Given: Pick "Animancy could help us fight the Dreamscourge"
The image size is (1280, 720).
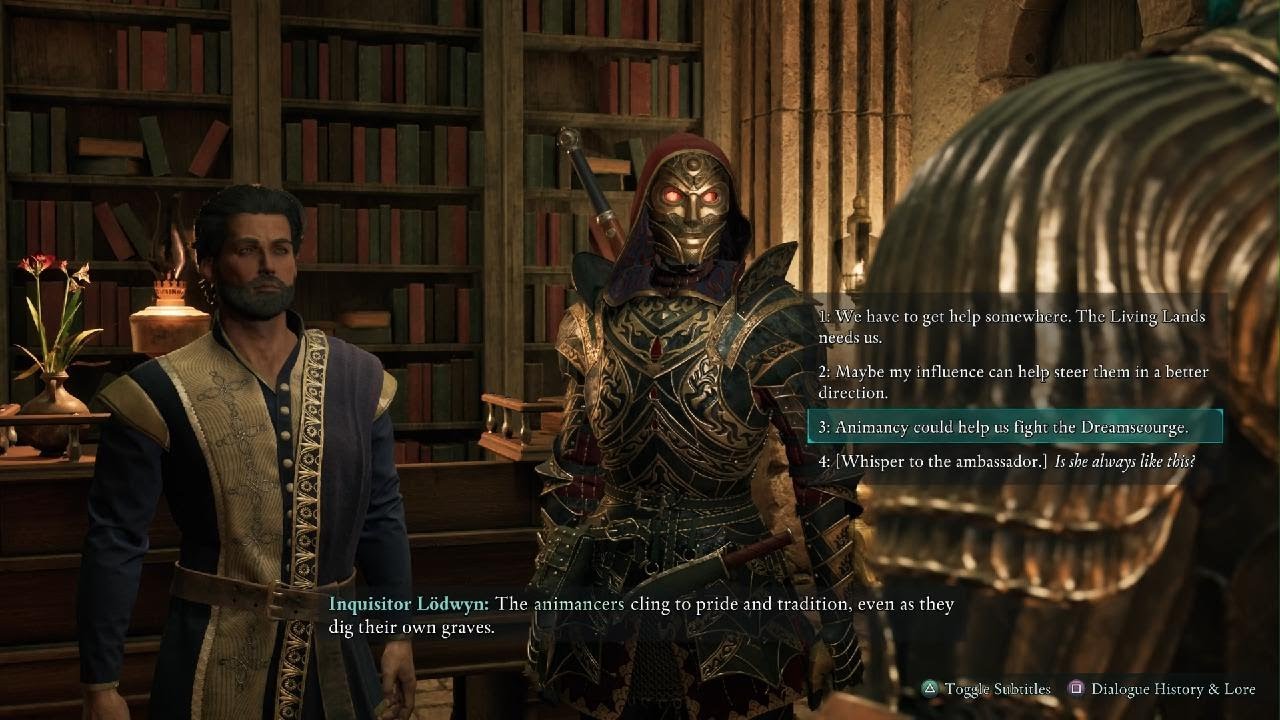Looking at the screenshot, I should (x=1012, y=427).
